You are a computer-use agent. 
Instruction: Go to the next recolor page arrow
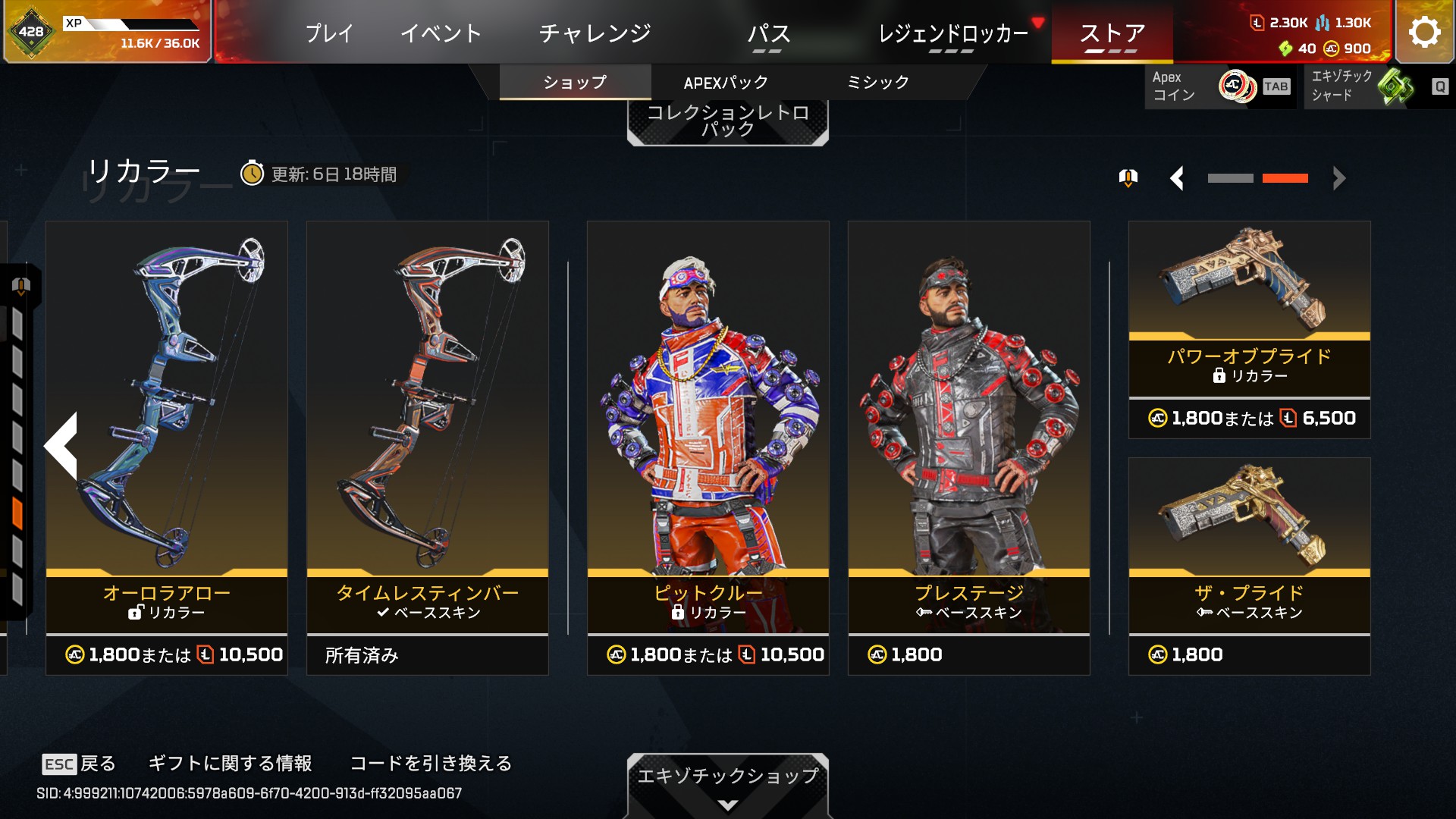point(1339,179)
